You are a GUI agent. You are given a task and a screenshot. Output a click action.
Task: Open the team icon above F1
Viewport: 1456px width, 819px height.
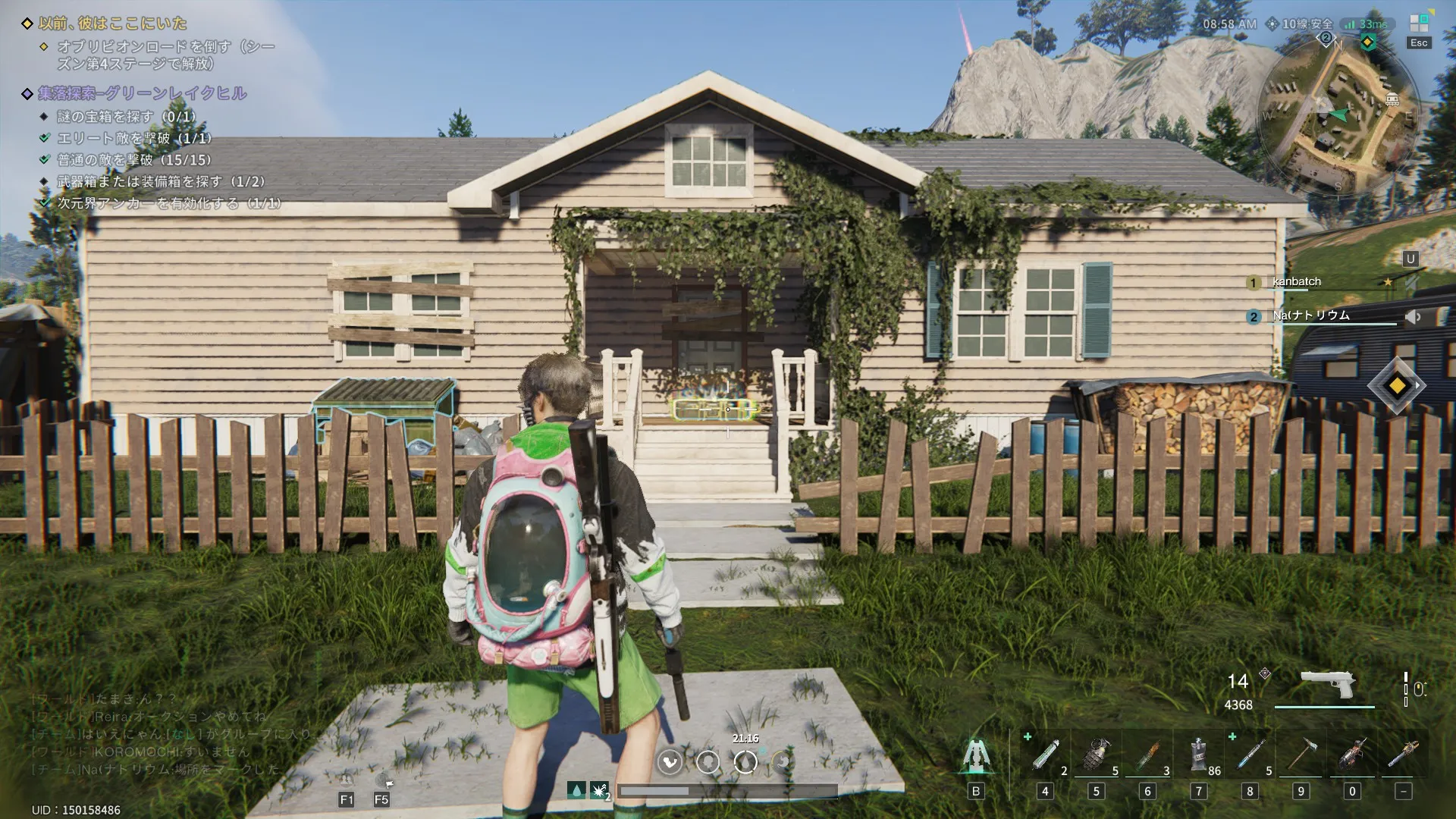pyautogui.click(x=346, y=780)
